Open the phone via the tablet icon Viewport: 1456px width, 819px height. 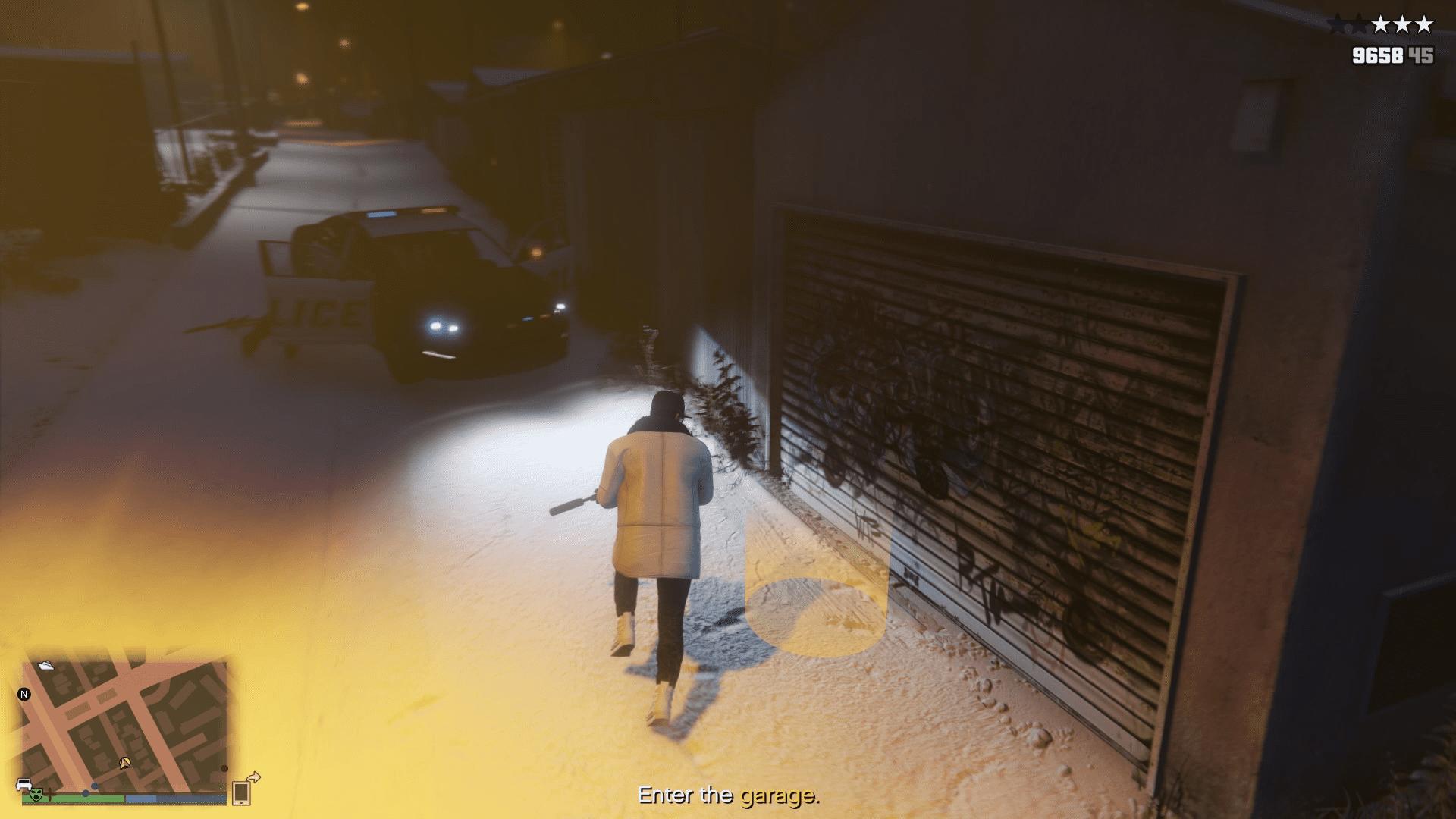pyautogui.click(x=241, y=792)
